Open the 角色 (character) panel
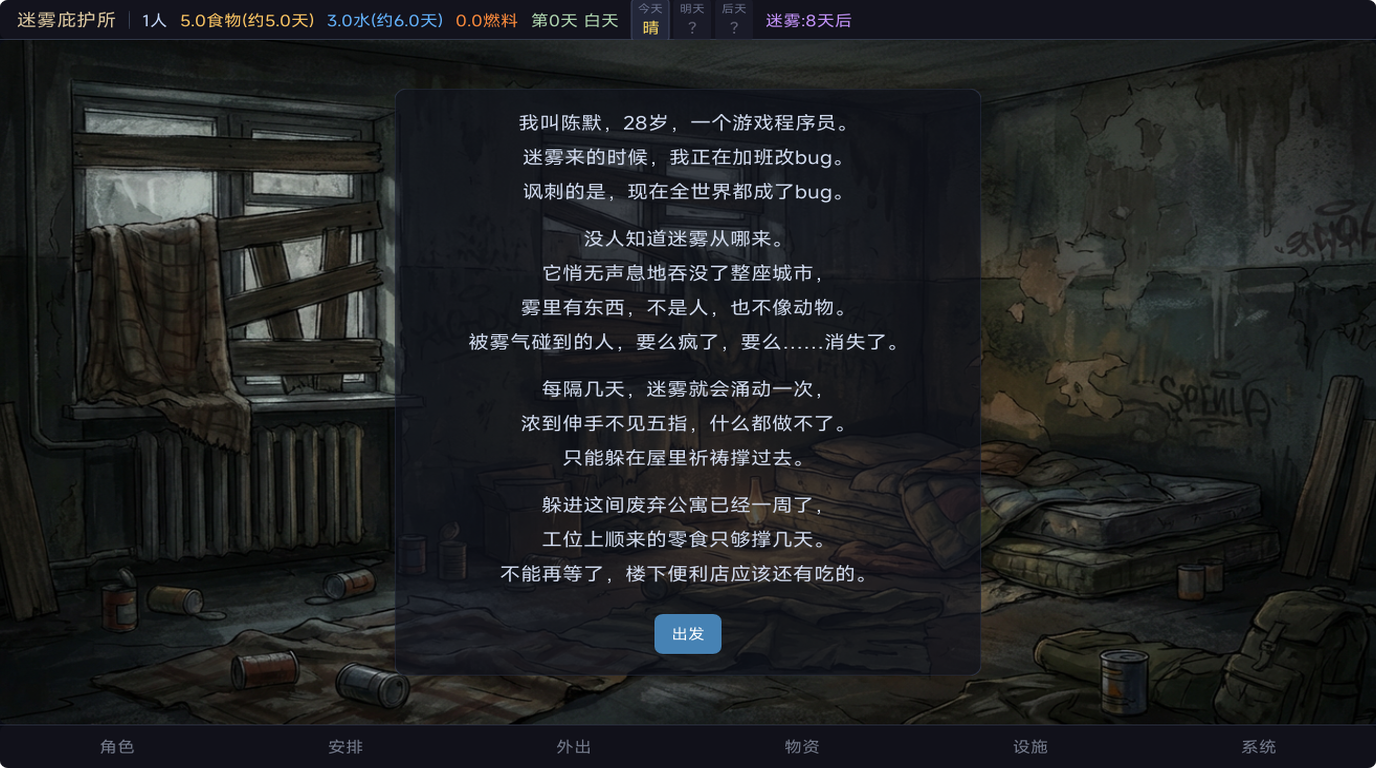 point(118,745)
